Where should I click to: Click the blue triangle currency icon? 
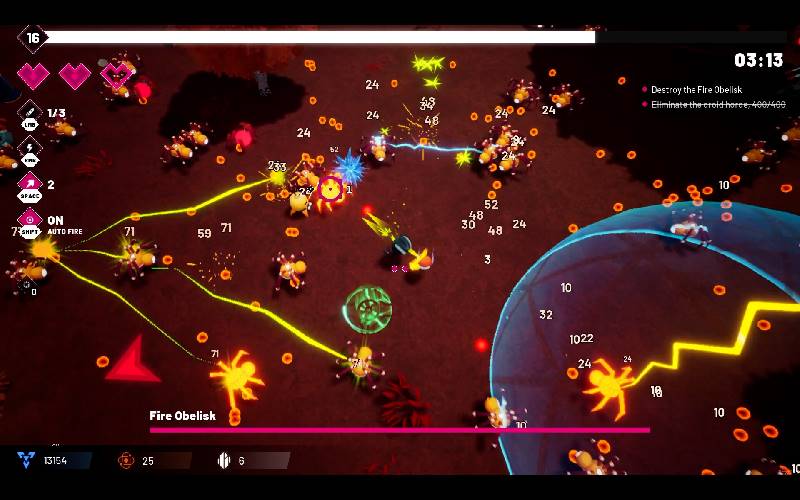tap(25, 460)
